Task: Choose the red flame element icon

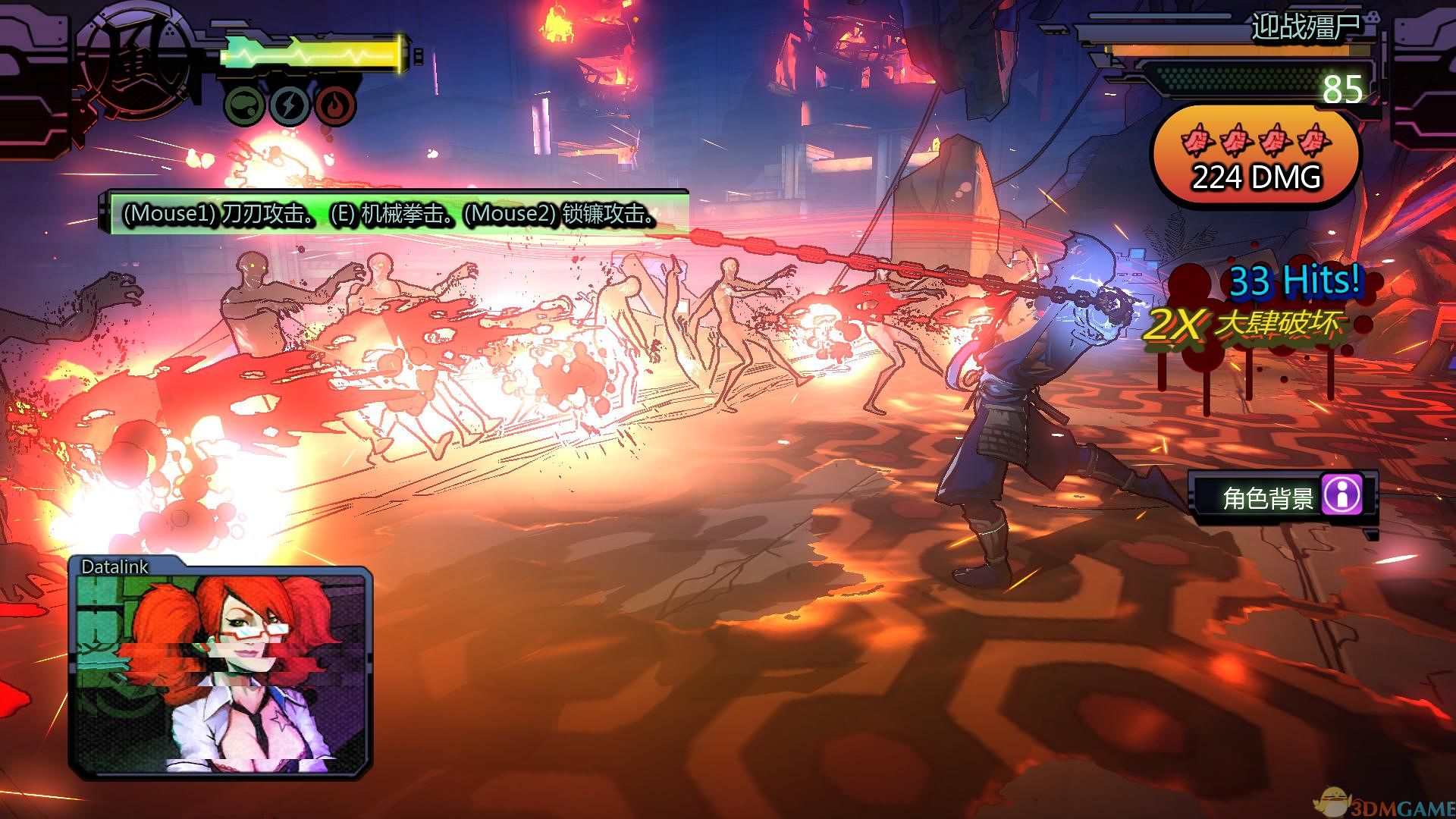Action: pyautogui.click(x=334, y=105)
